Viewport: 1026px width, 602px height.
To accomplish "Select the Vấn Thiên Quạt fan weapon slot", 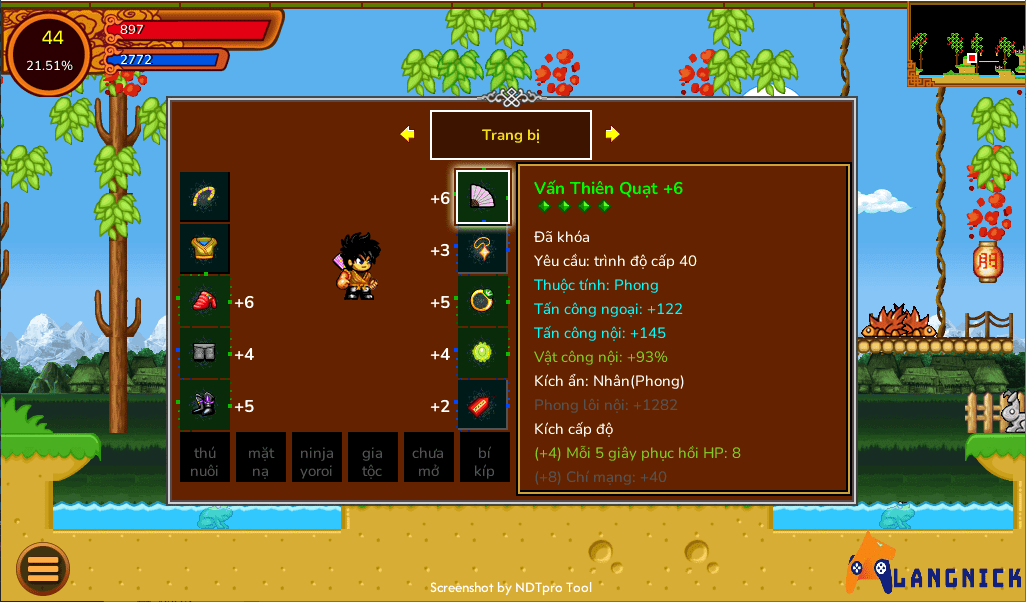I will click(483, 197).
